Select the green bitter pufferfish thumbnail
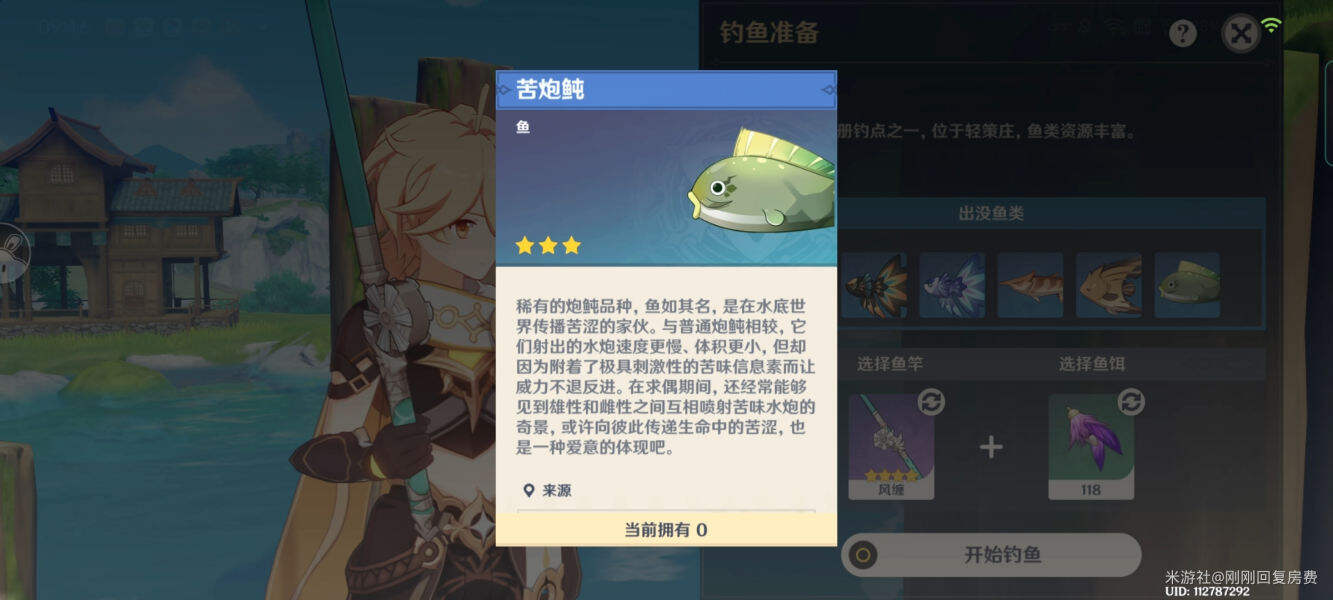The width and height of the screenshot is (1333, 600). [x=1187, y=285]
